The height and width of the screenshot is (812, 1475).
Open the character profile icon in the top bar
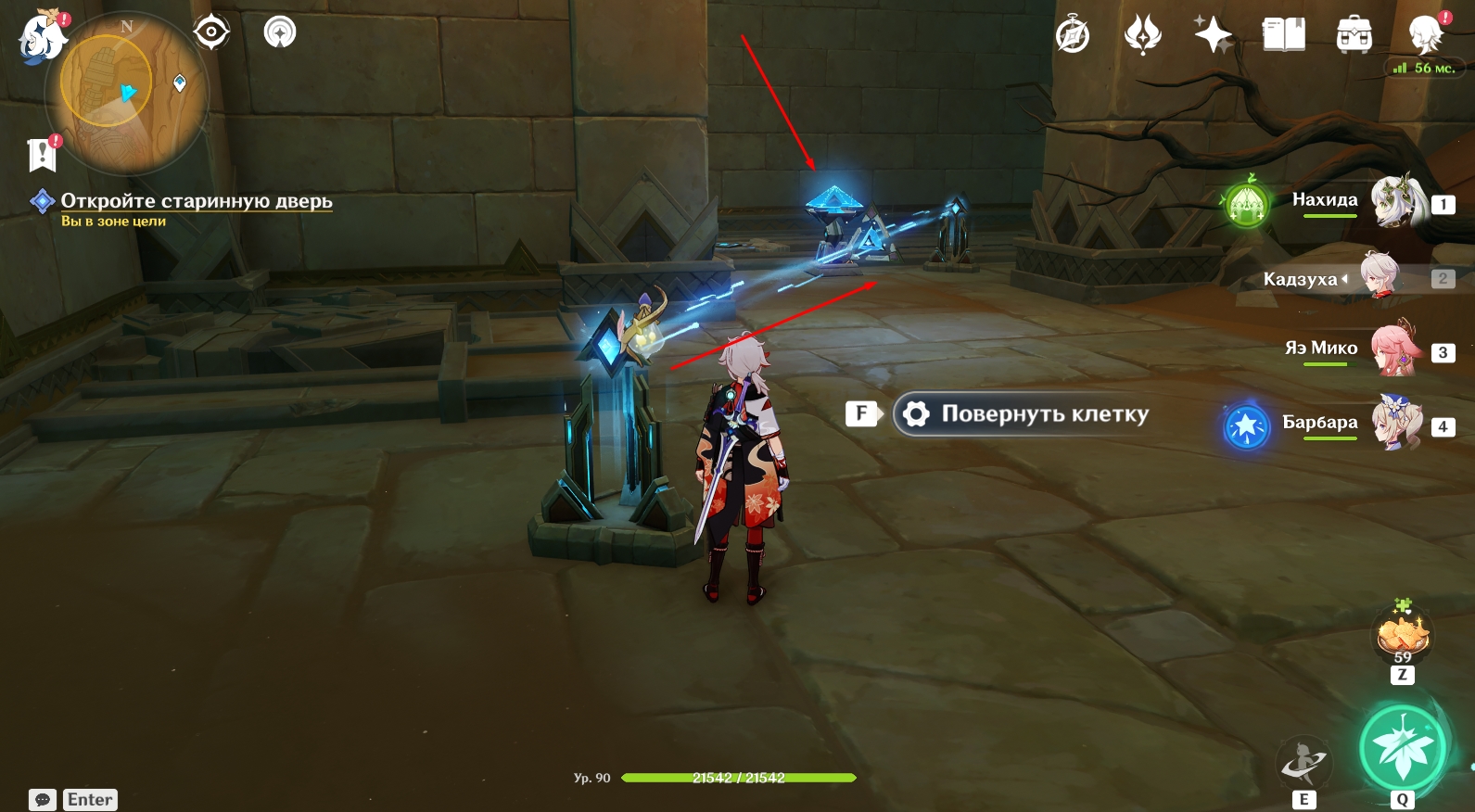(1425, 36)
